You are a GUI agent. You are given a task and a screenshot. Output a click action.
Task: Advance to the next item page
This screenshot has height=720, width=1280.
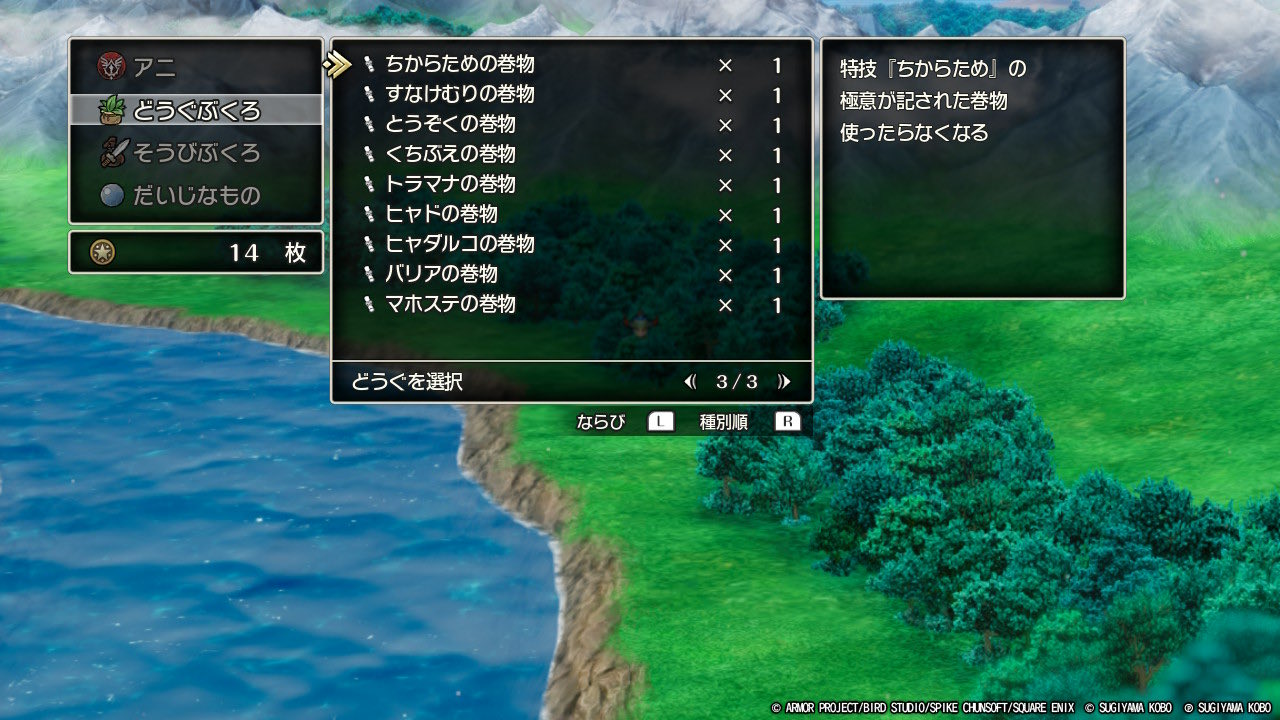point(784,382)
